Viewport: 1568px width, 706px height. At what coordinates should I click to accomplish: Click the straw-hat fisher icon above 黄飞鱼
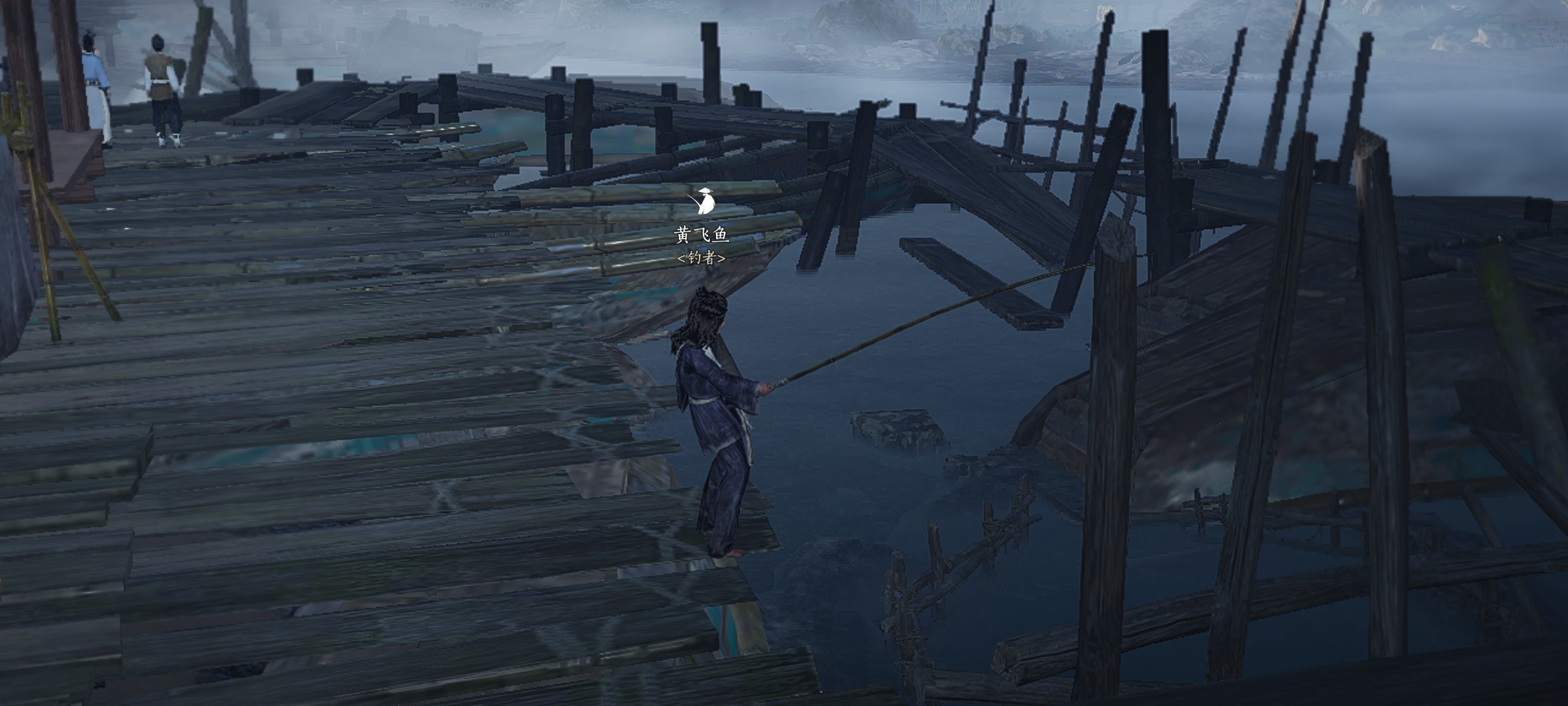704,201
